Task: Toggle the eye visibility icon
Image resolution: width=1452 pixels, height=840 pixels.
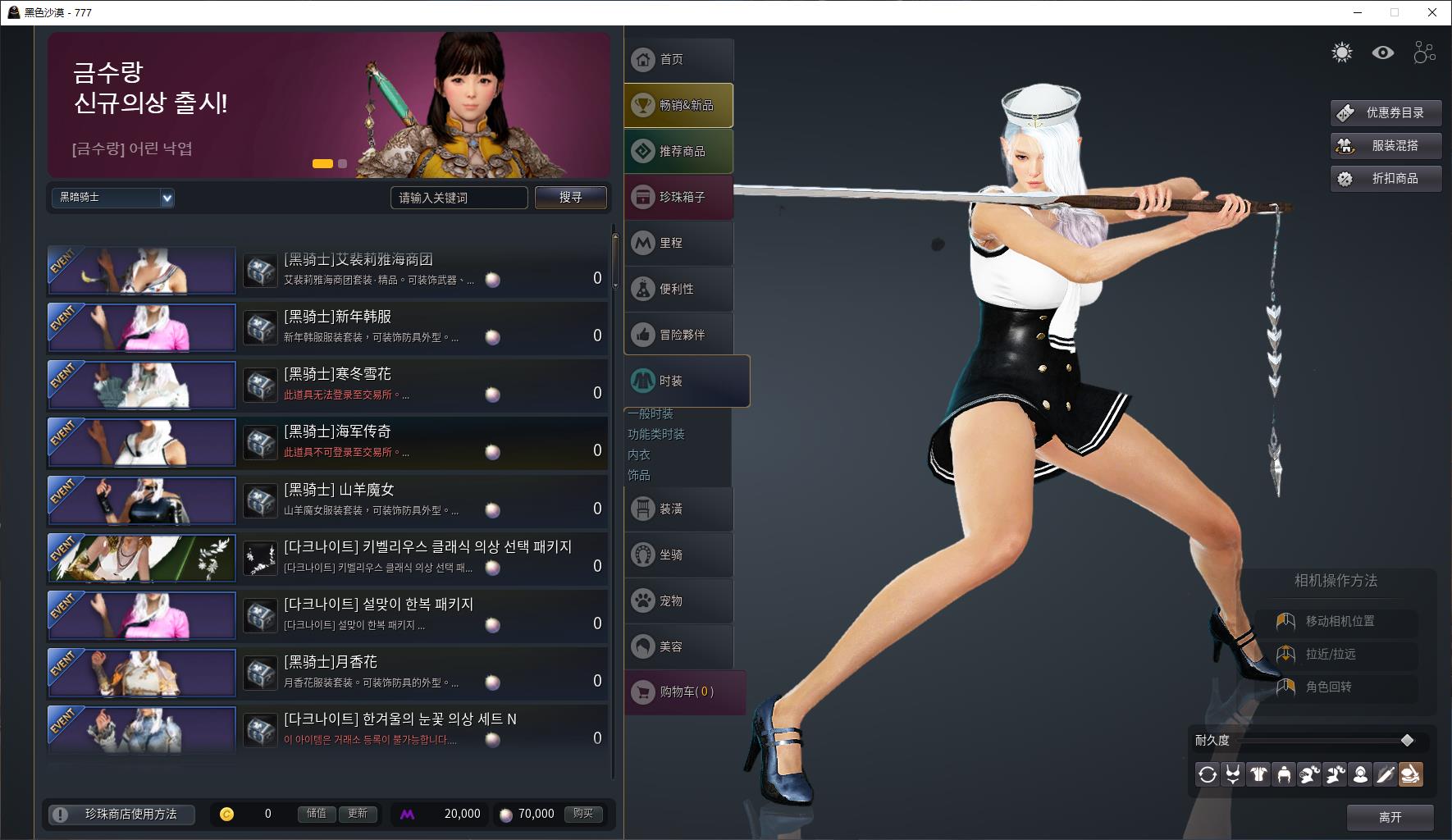Action: point(1383,53)
